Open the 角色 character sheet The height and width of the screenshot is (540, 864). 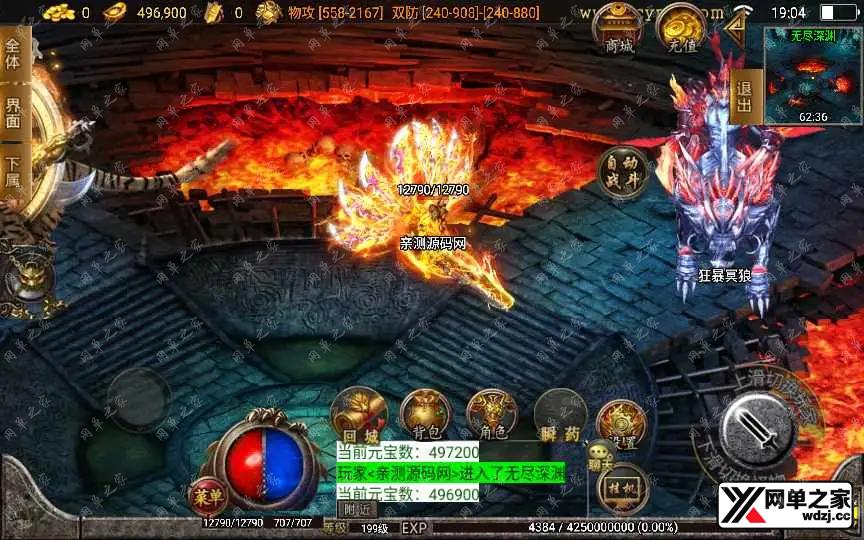pos(492,413)
